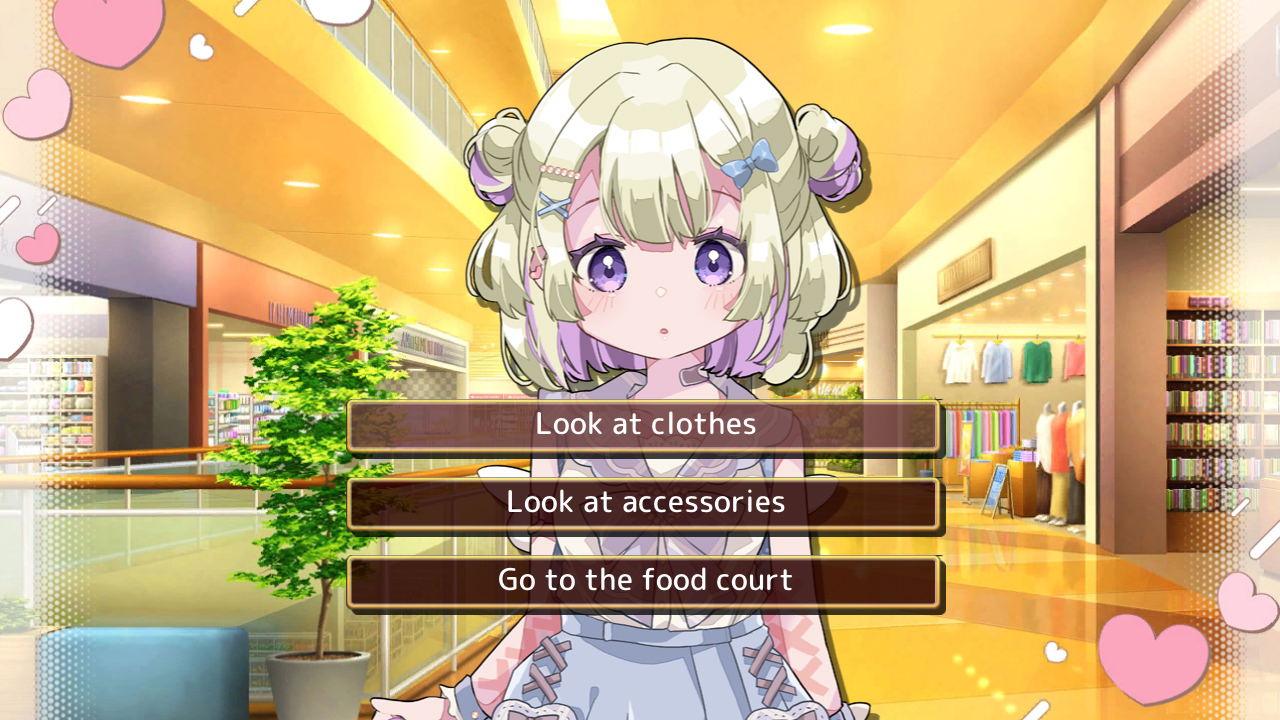Click the bookshelf on the far right
Image resolution: width=1280 pixels, height=720 pixels.
click(1200, 400)
